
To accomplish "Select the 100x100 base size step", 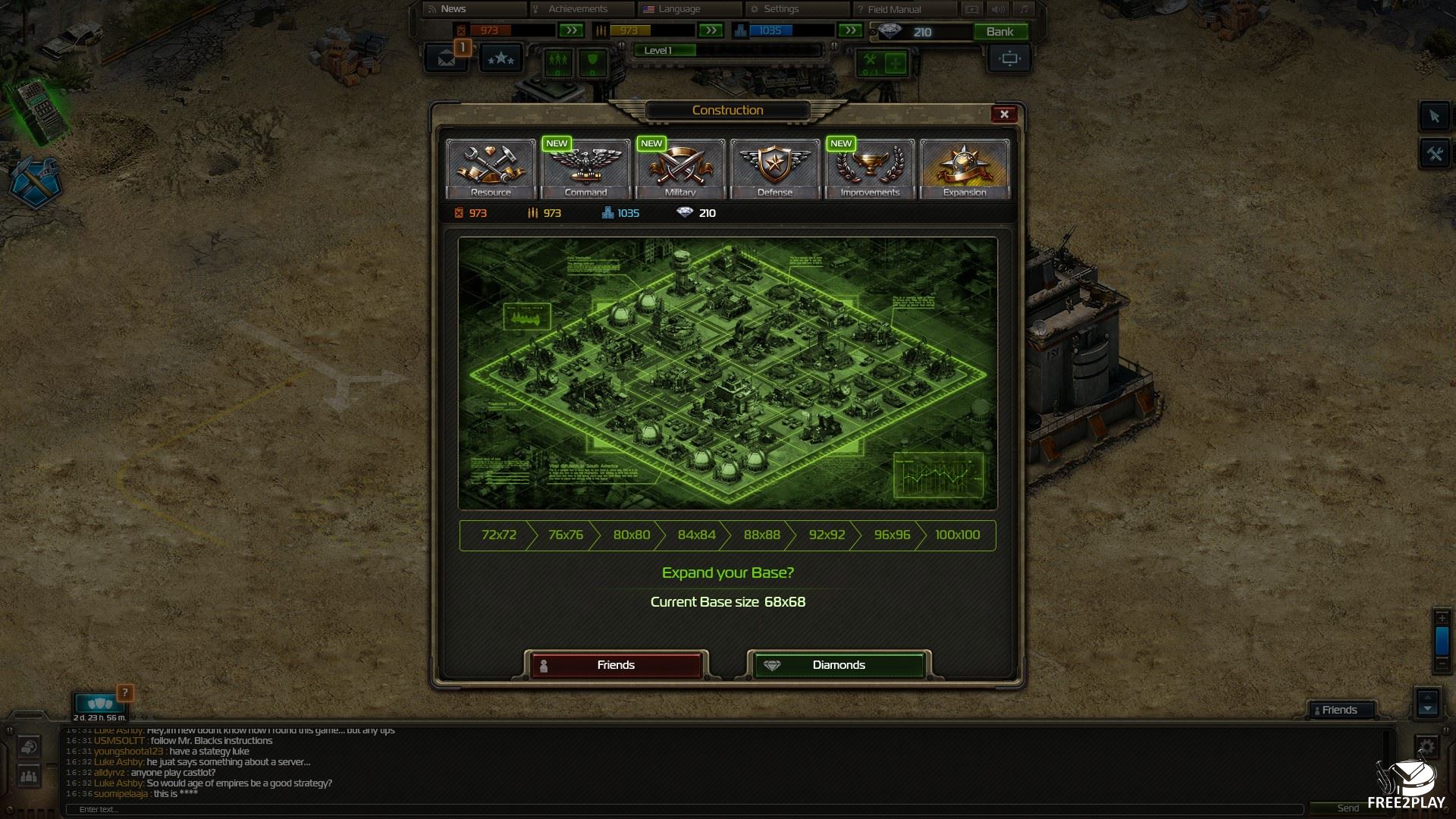I will 957,535.
